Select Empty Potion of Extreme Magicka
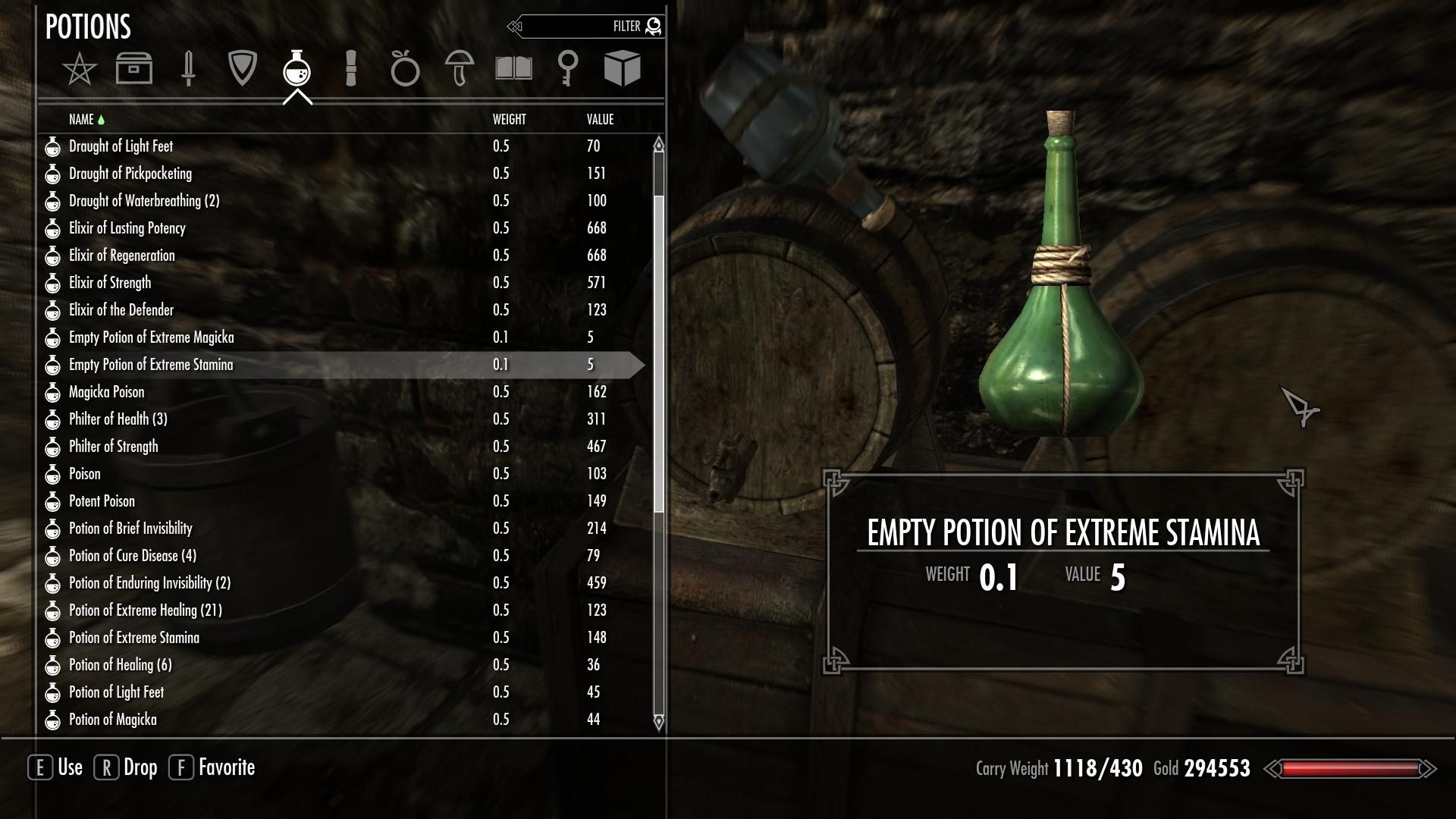Viewport: 1456px width, 819px height. tap(152, 337)
